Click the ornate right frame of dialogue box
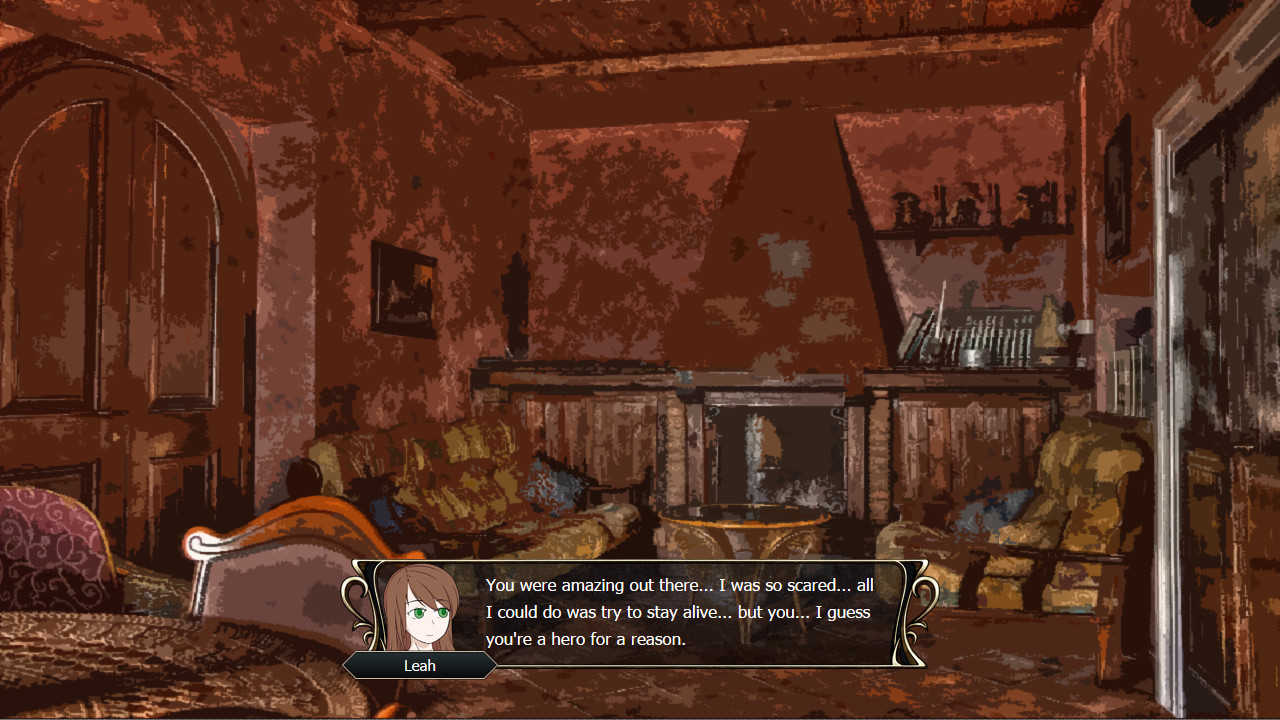This screenshot has width=1280, height=720. click(x=915, y=605)
